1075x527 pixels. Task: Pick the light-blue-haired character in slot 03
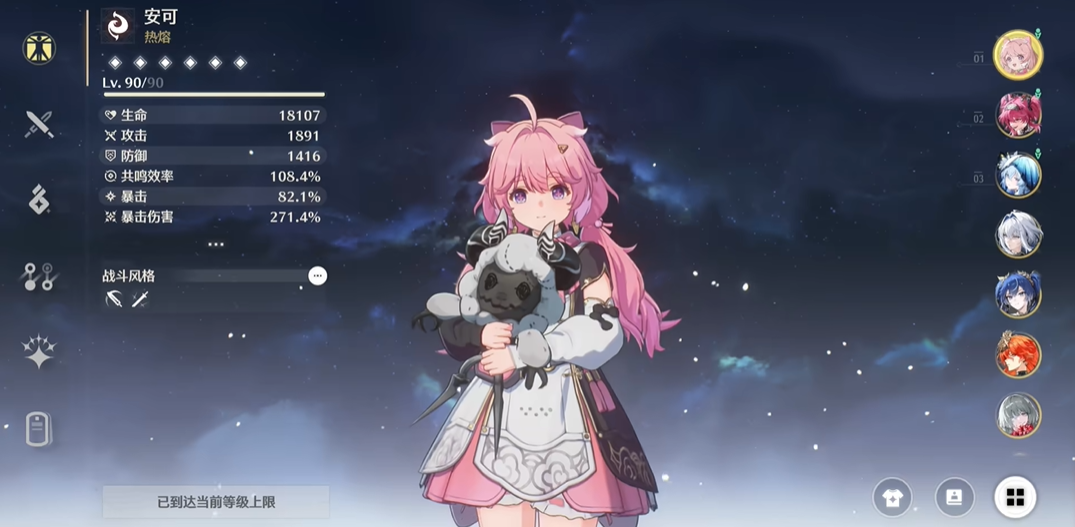coord(1018,175)
